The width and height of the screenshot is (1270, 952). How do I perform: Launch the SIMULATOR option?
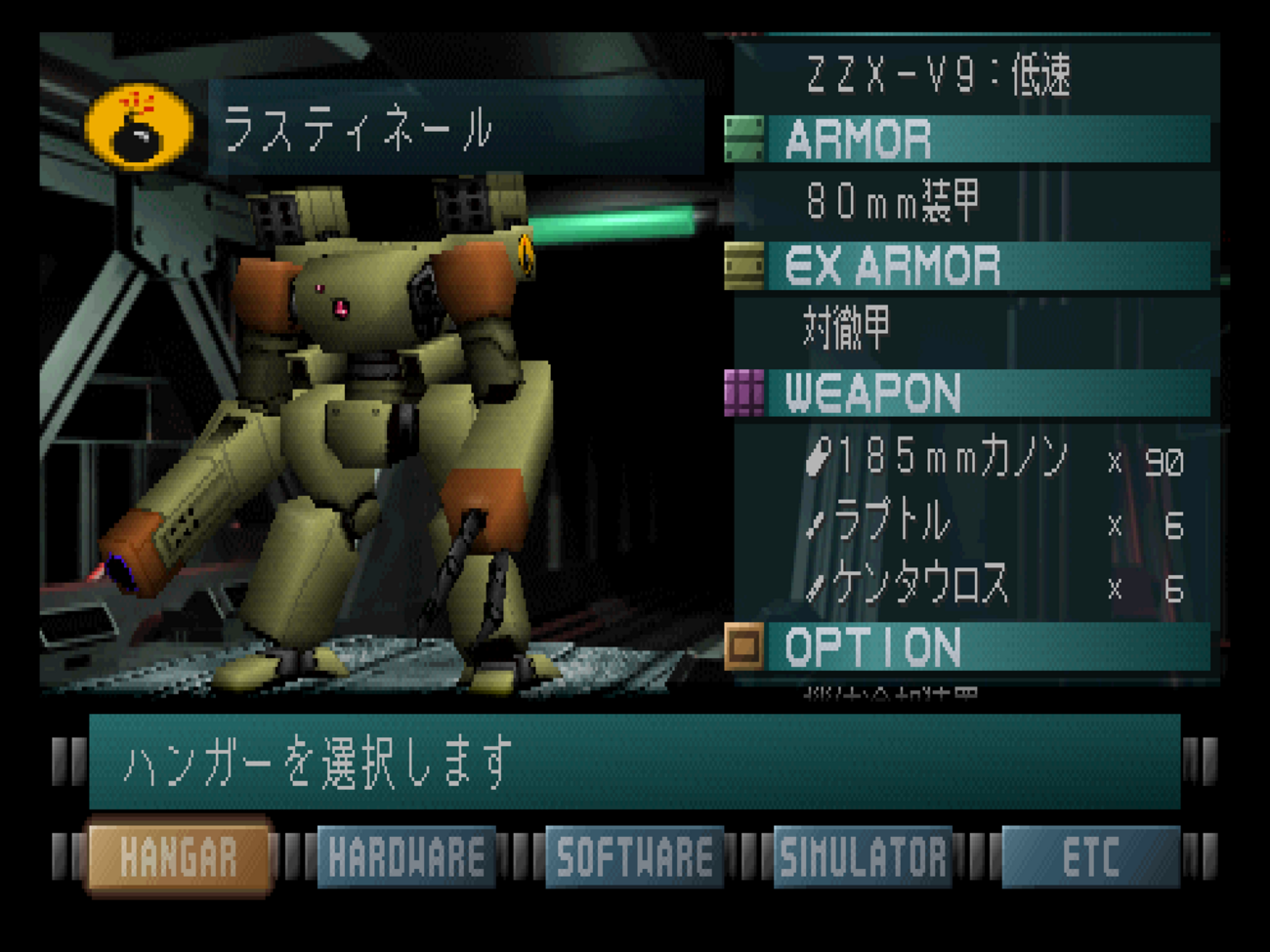(863, 858)
